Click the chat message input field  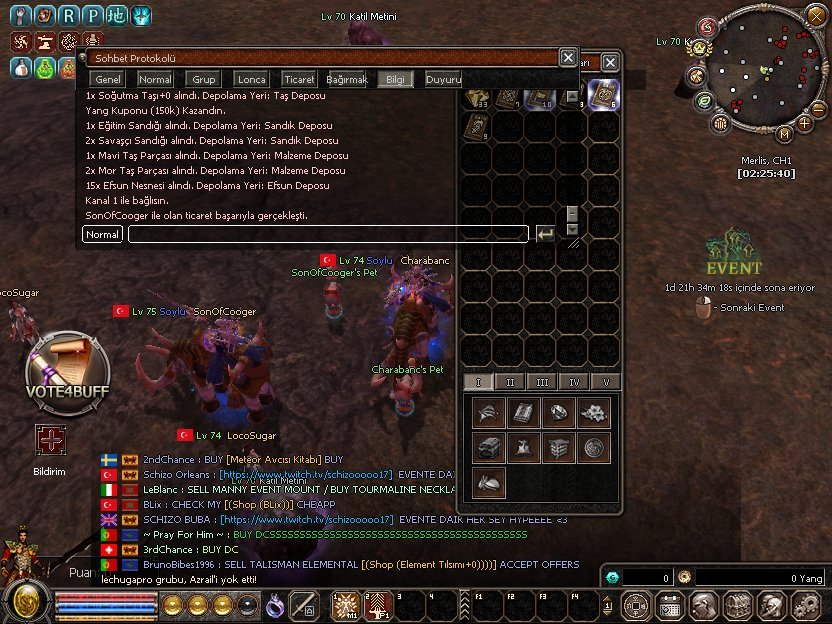(x=328, y=234)
